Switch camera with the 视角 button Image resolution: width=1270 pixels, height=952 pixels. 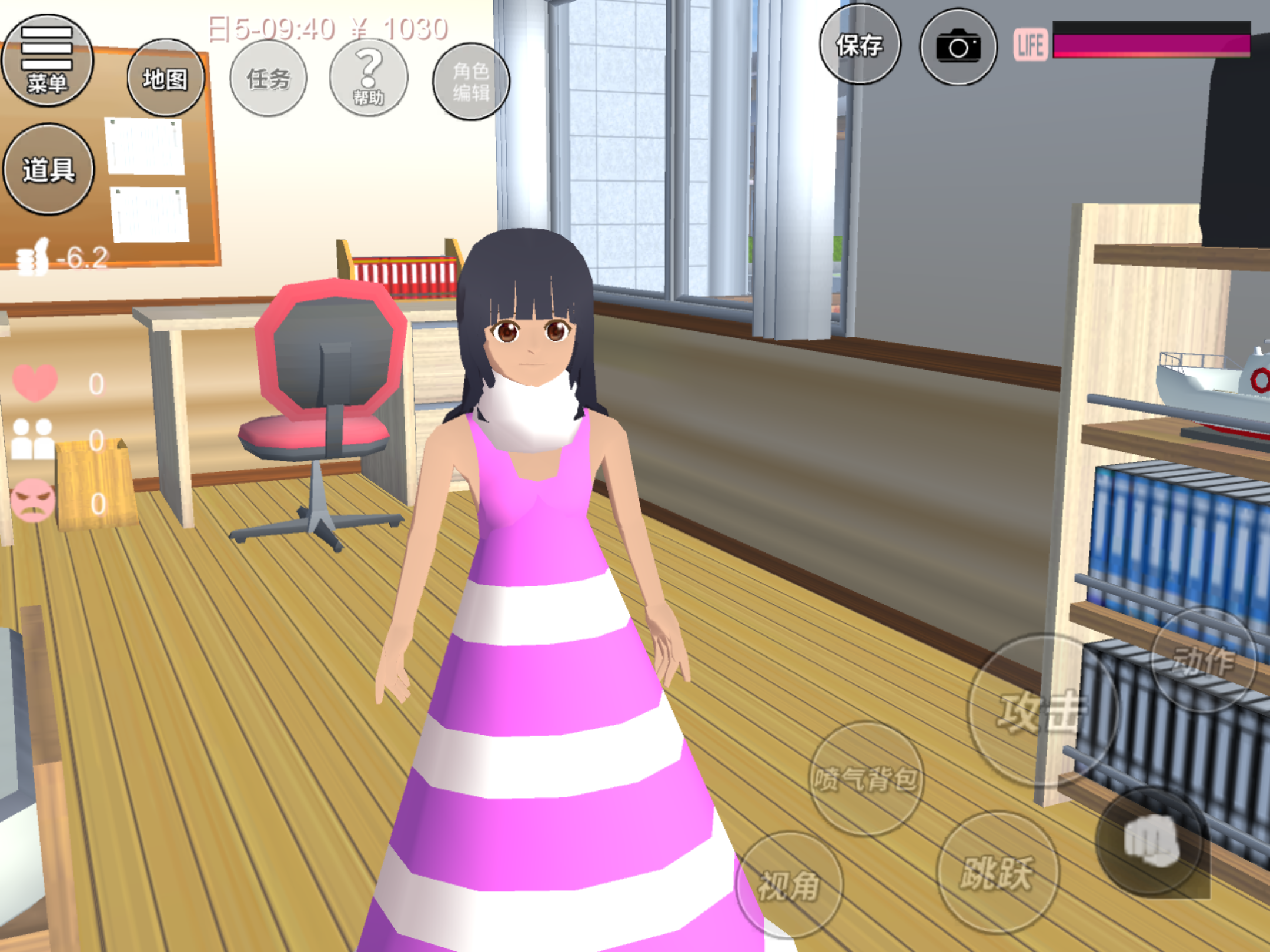[x=789, y=884]
